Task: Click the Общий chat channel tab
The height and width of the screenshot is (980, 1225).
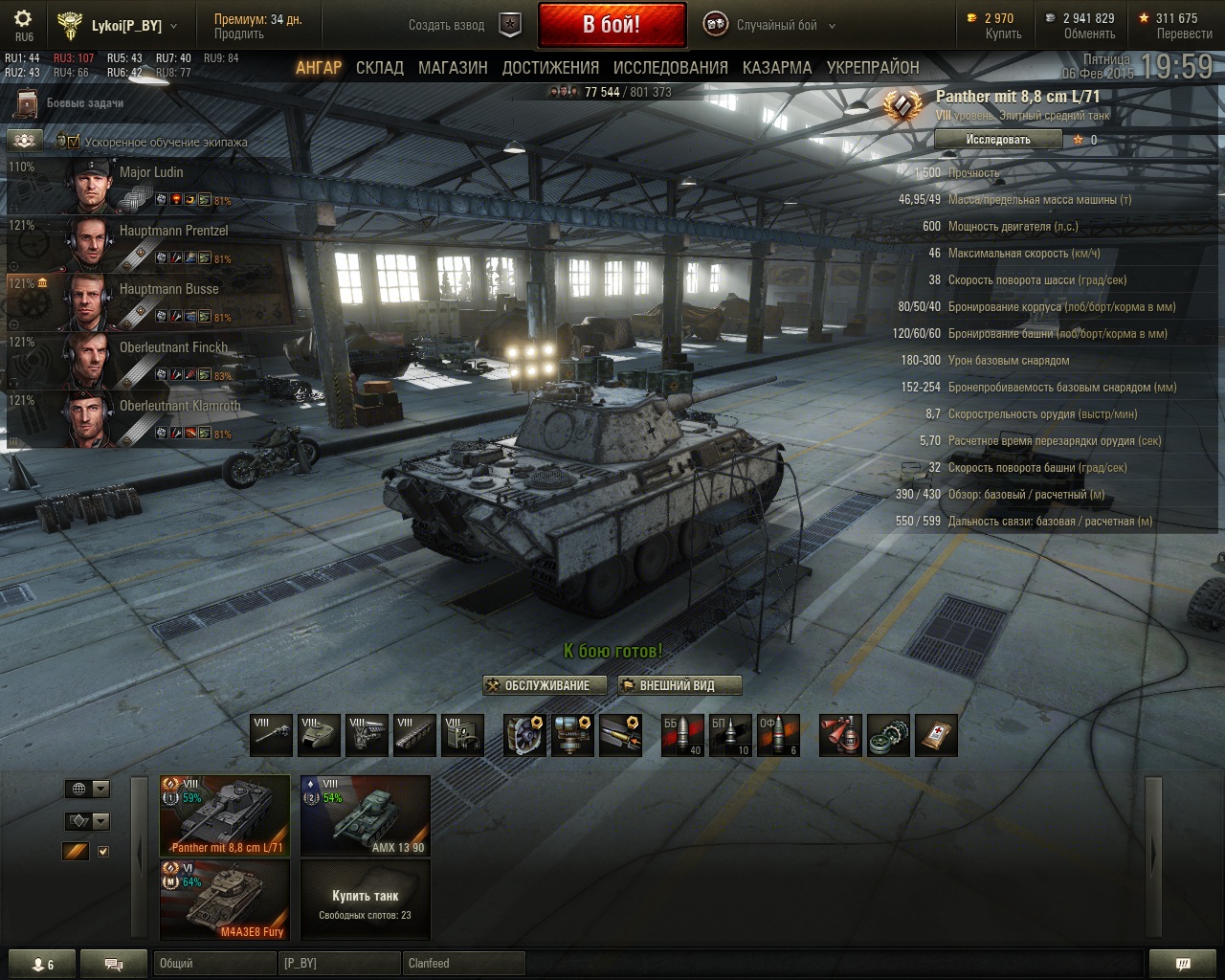Action: [212, 964]
